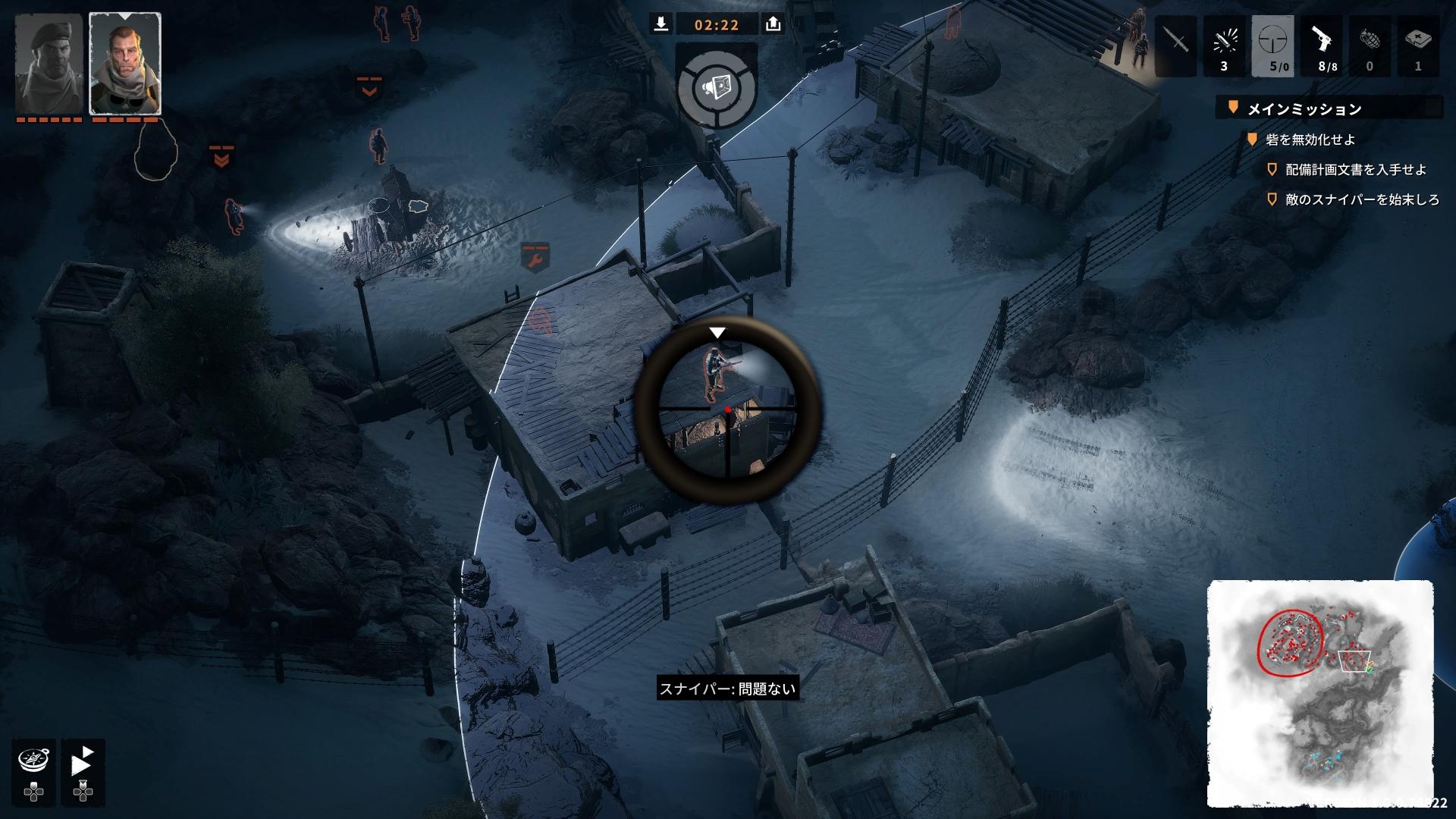
Task: Click the quick save download-arrow button
Action: (x=661, y=24)
